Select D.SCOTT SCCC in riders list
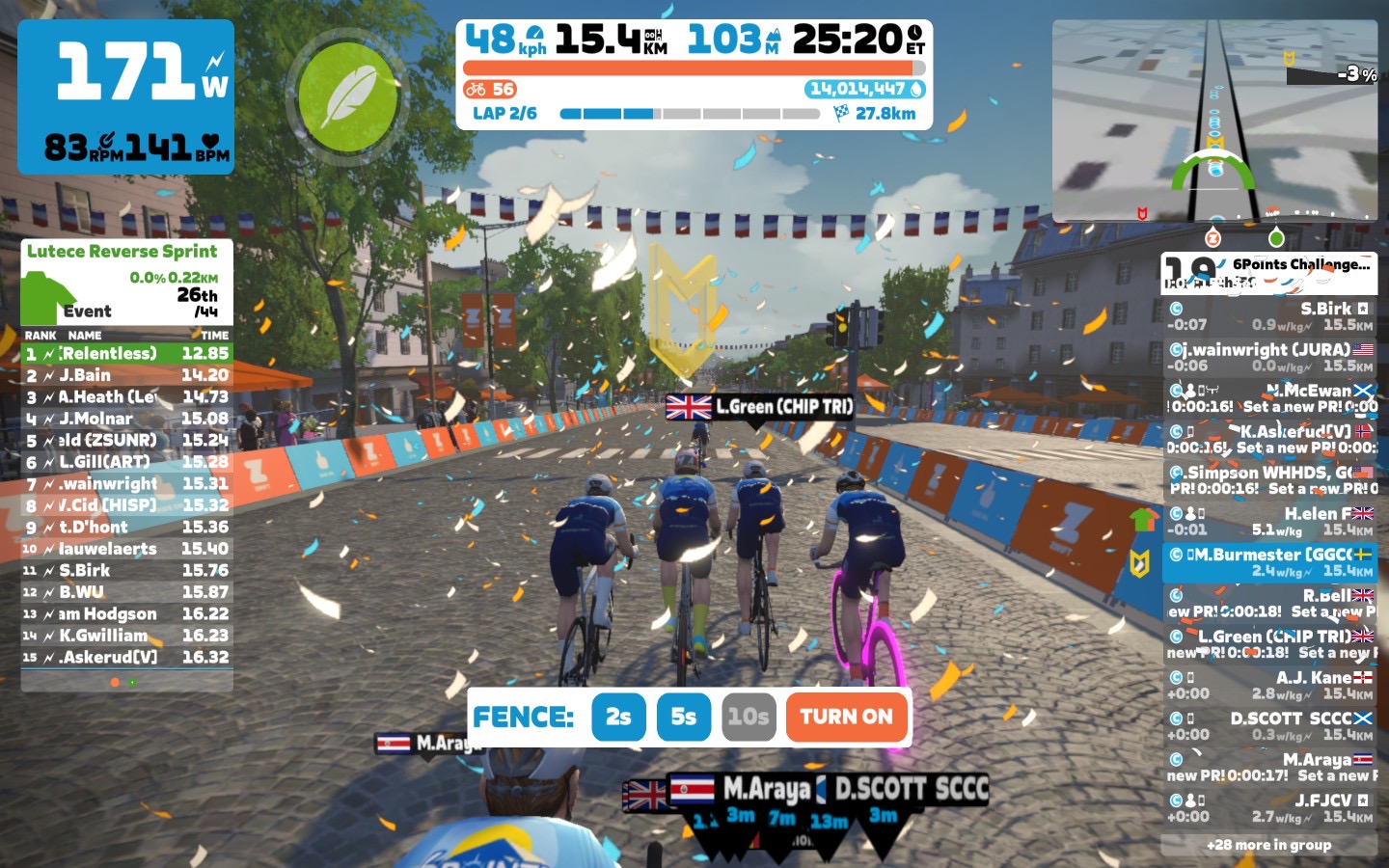This screenshot has width=1389, height=868. tap(1269, 725)
